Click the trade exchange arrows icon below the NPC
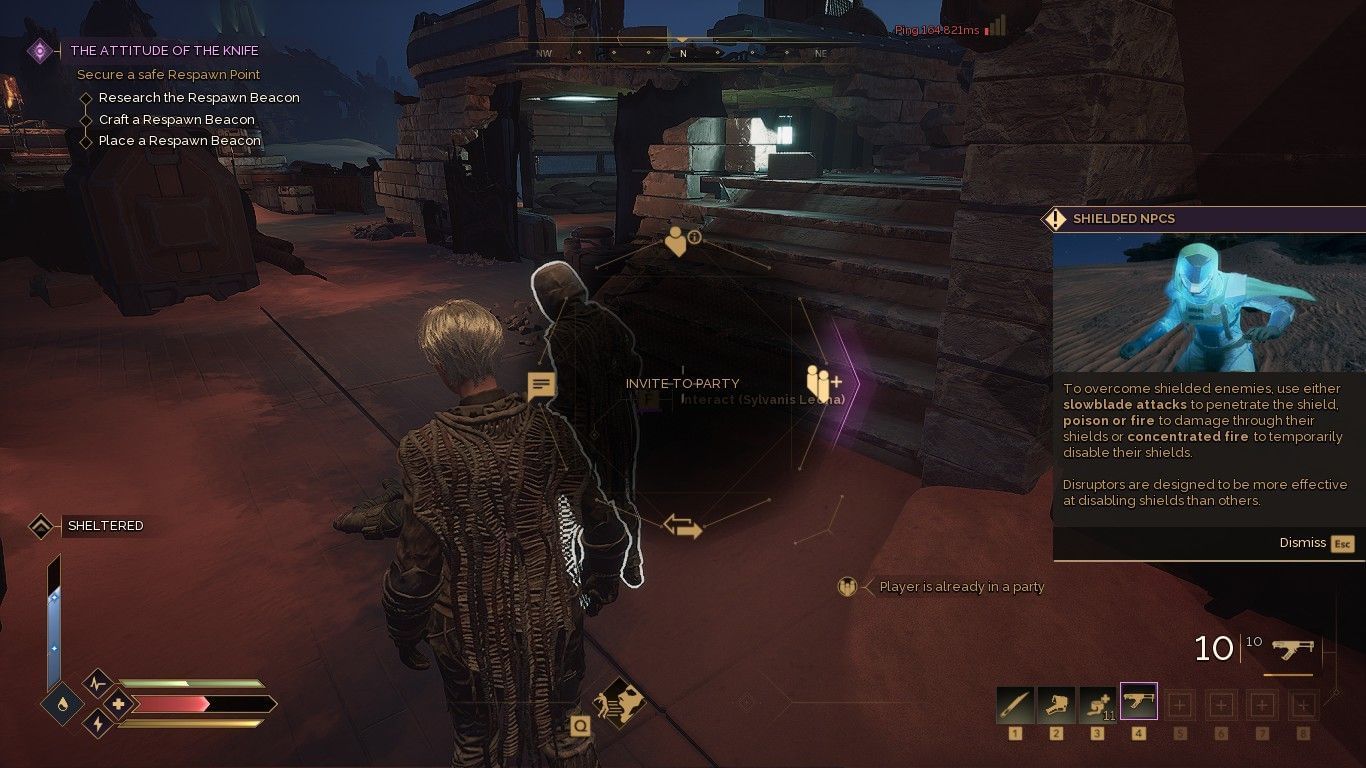Screen dimensions: 1366x768 [x=683, y=524]
